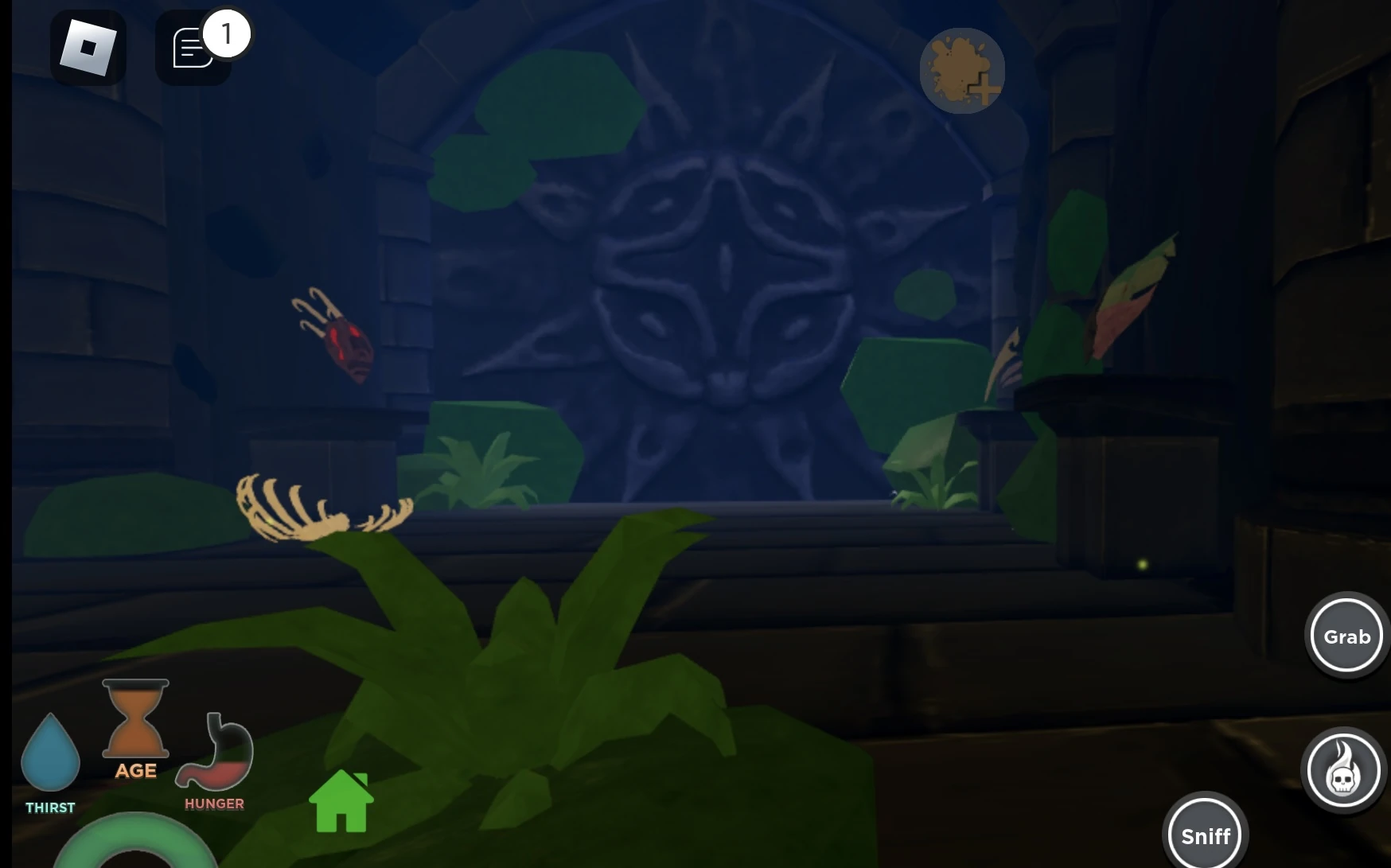Tap the mud splat plus icon
Viewport: 1391px width, 868px height.
(x=962, y=71)
